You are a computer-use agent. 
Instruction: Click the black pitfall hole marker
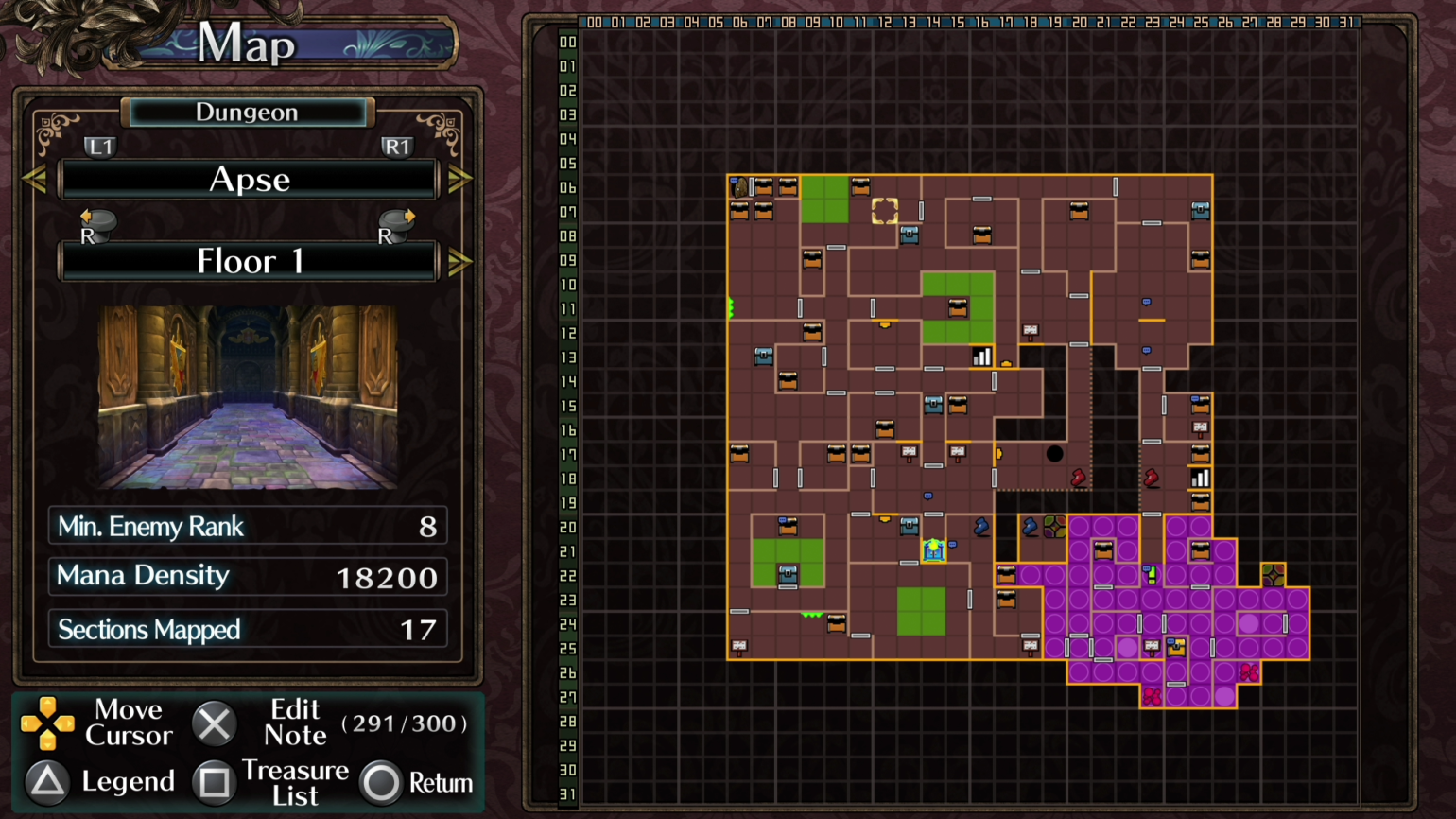click(1055, 454)
